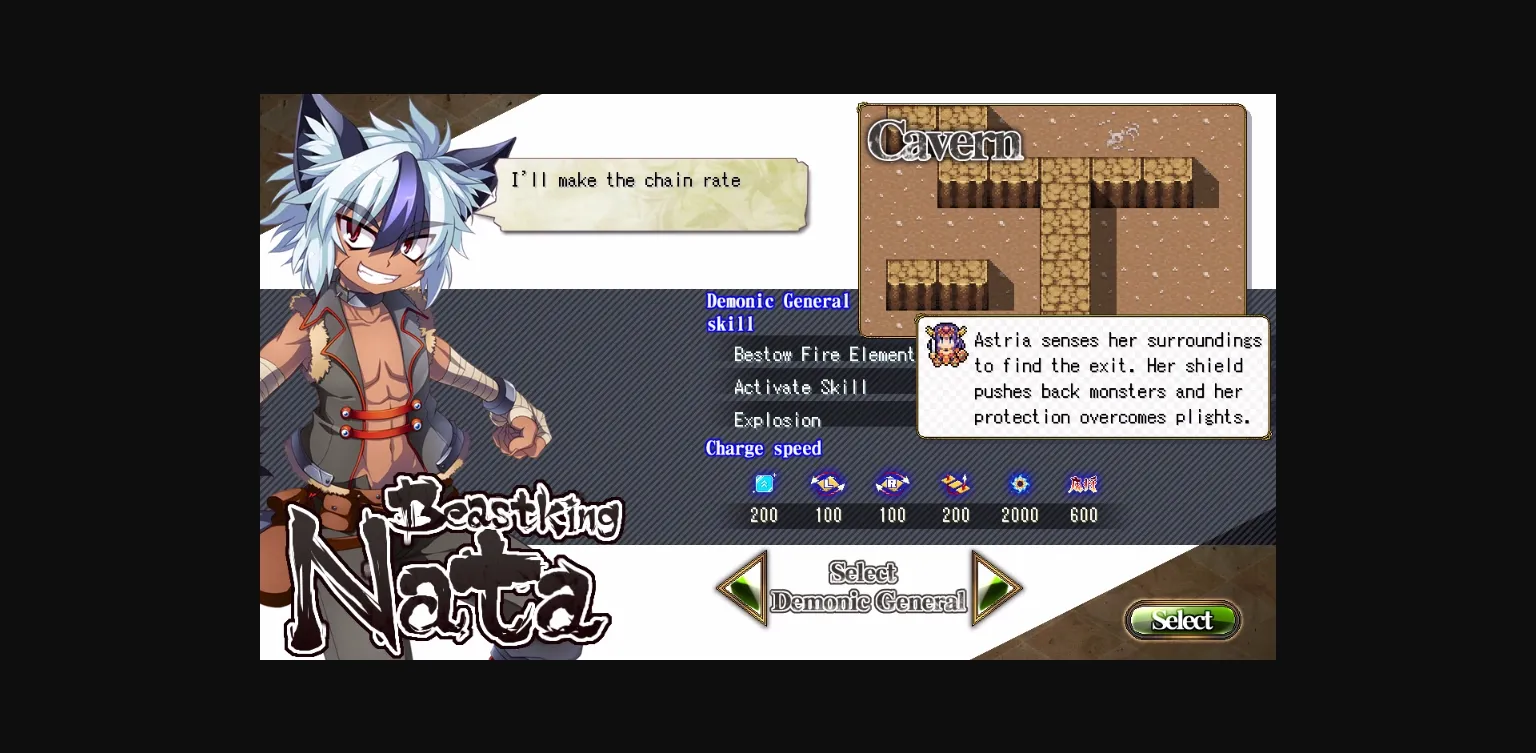Click the left arrow to change Demonic General
The width and height of the screenshot is (1536, 753).
pyautogui.click(x=743, y=589)
